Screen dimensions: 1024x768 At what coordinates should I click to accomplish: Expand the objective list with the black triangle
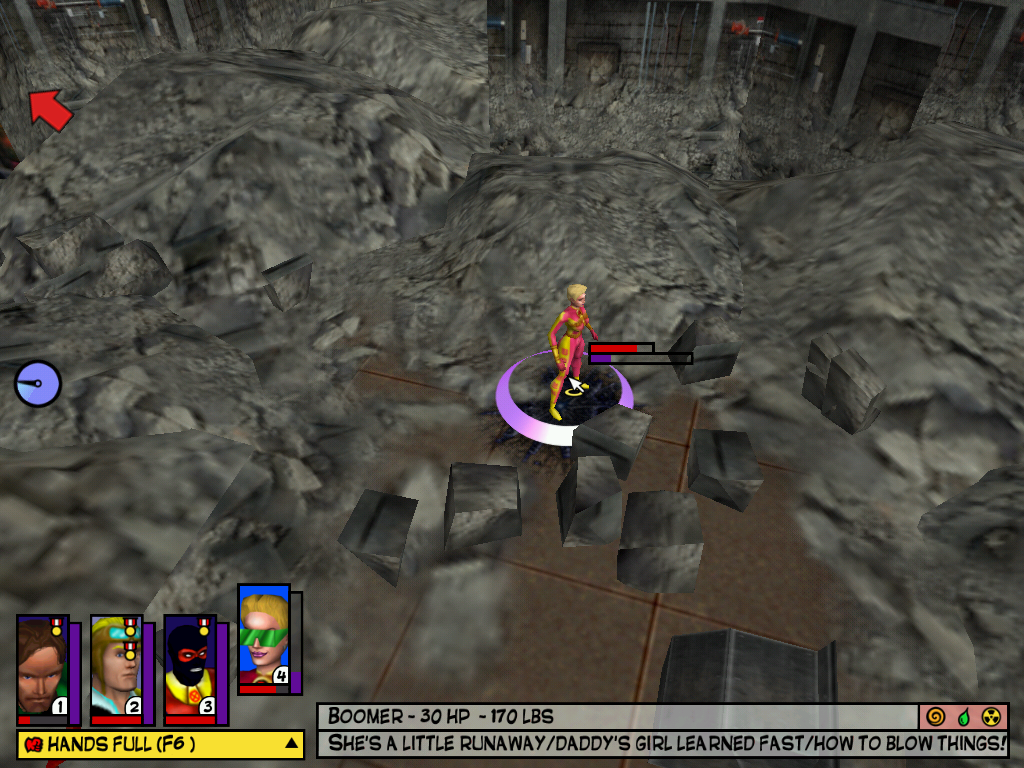tap(291, 743)
